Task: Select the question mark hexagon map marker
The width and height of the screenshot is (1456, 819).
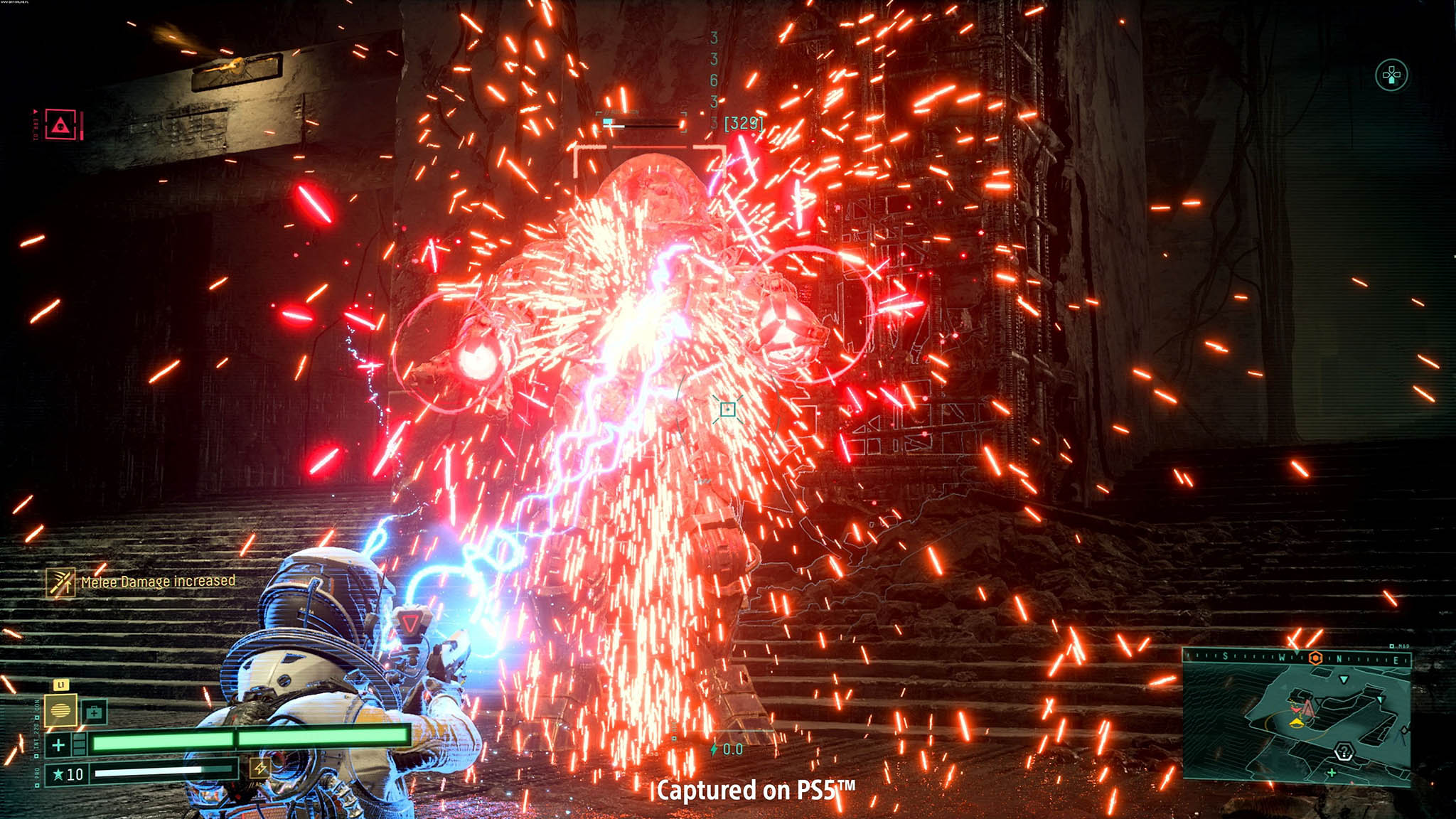Action: tap(1344, 751)
